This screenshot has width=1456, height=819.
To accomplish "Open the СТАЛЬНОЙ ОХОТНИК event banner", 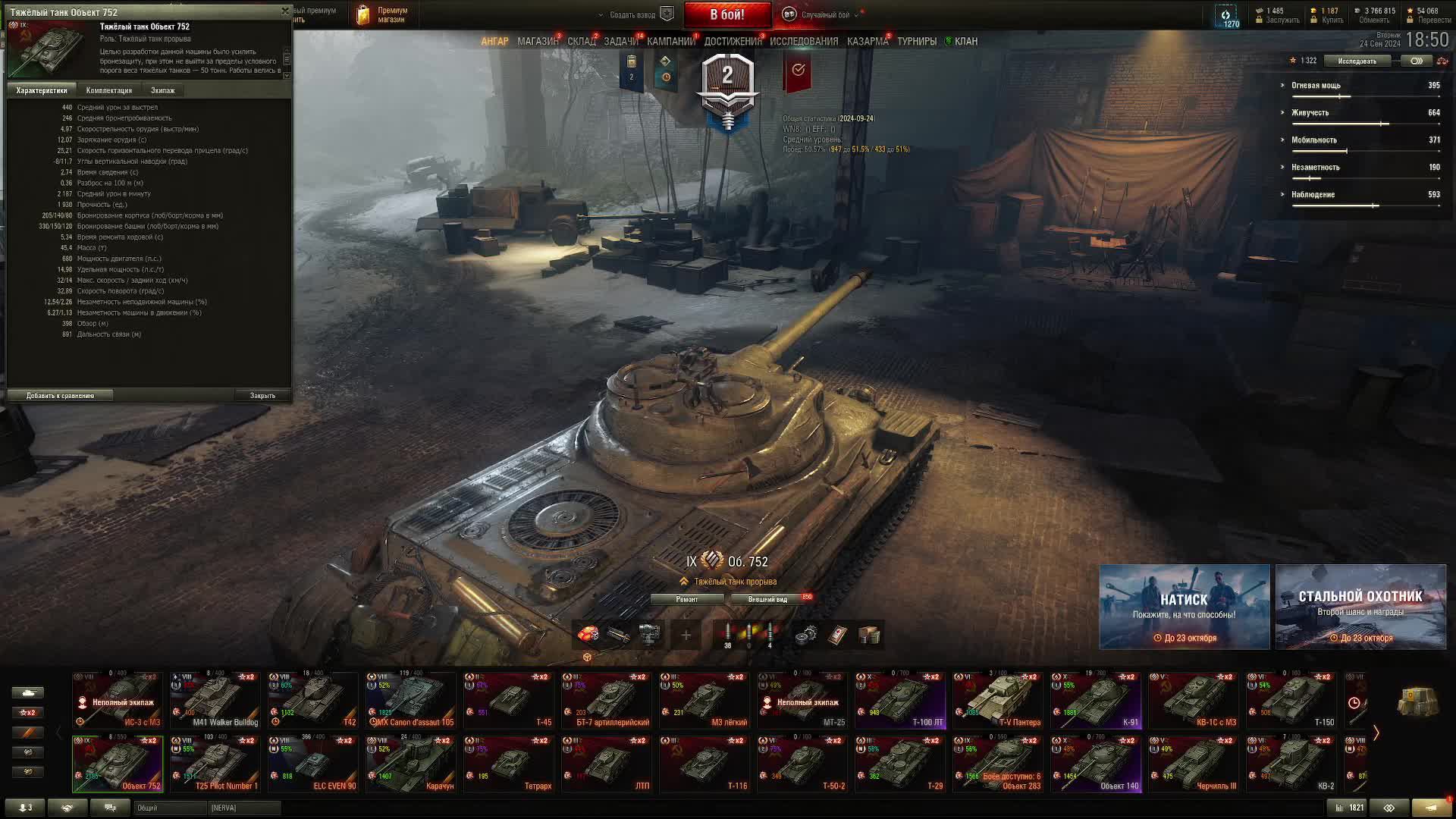I will 1360,607.
